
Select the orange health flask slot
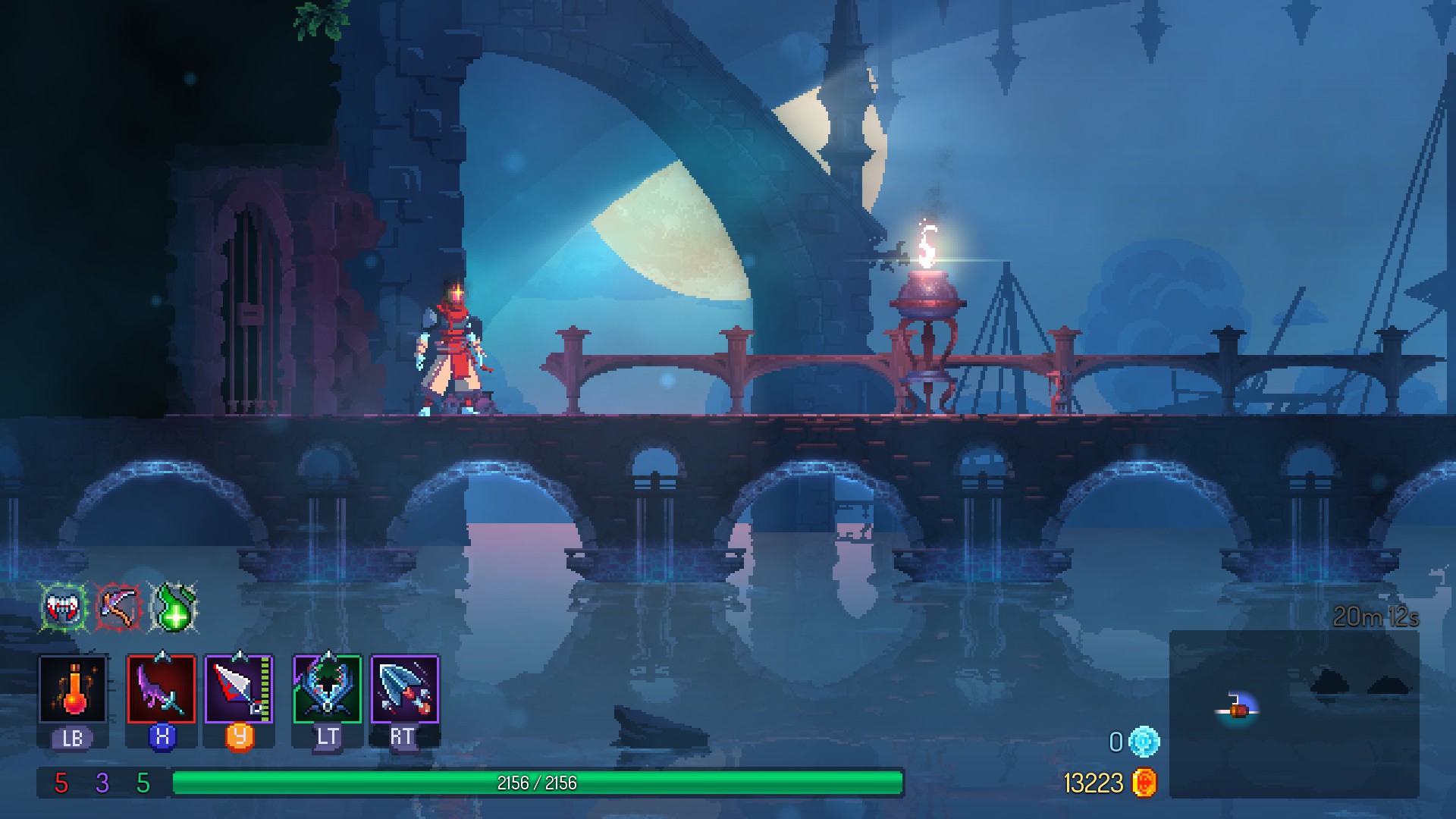pos(73,689)
